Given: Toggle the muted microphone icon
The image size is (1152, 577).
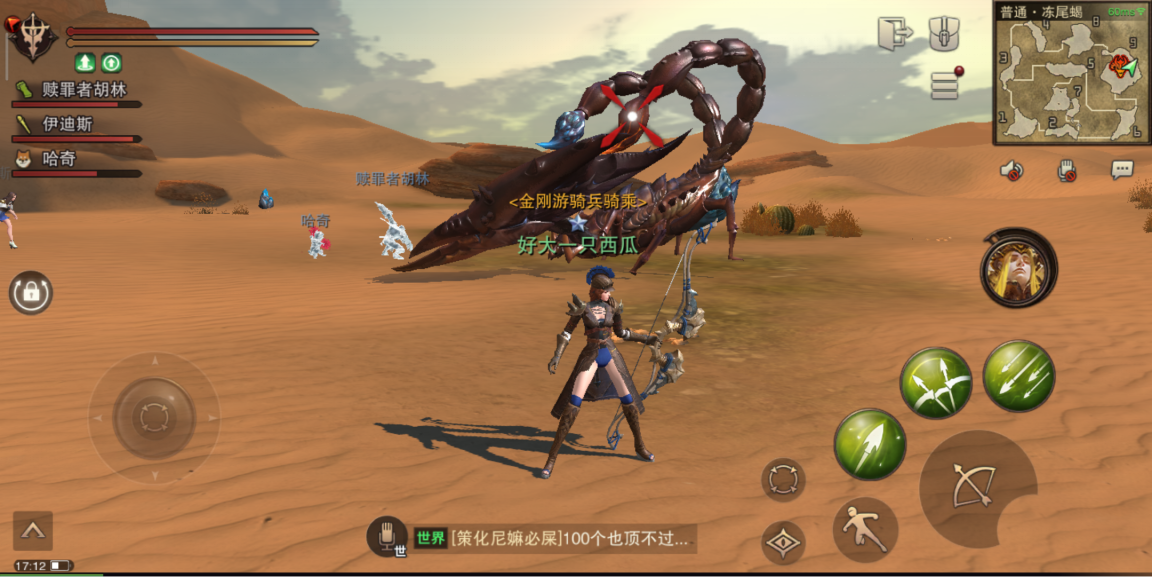Looking at the screenshot, I should click(x=1067, y=170).
